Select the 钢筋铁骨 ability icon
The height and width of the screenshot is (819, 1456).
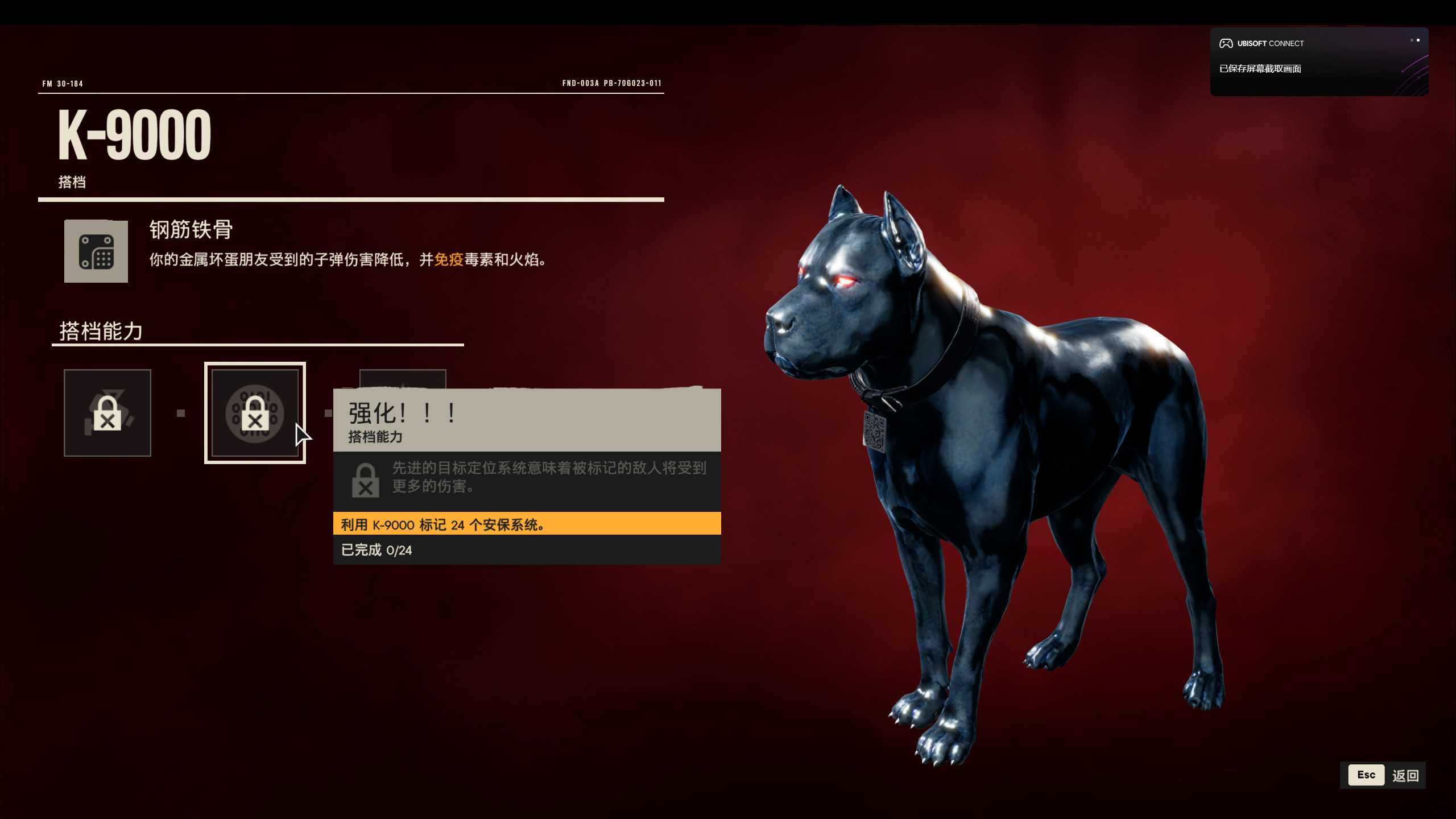click(95, 251)
